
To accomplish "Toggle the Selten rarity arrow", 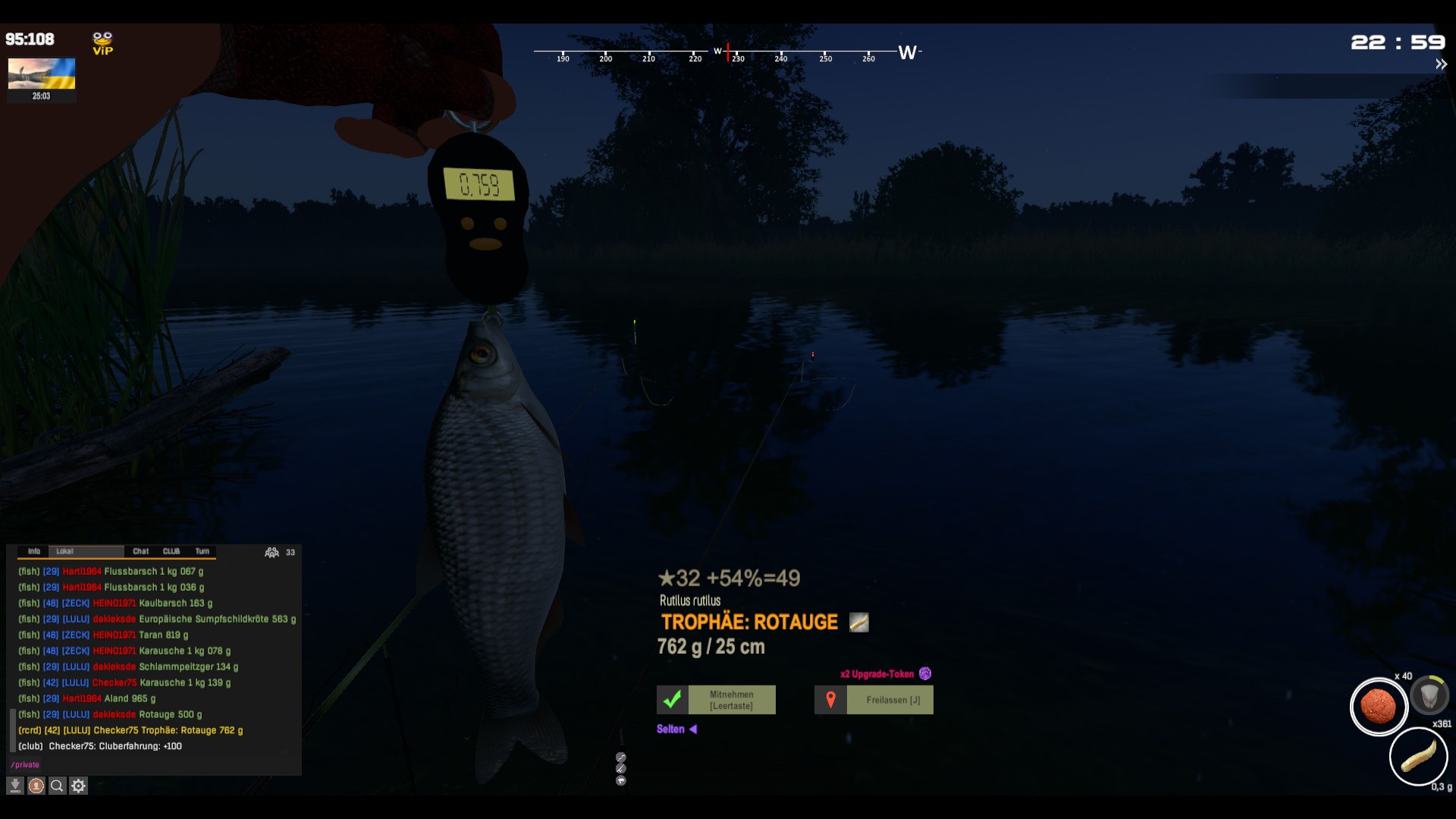I will click(692, 729).
